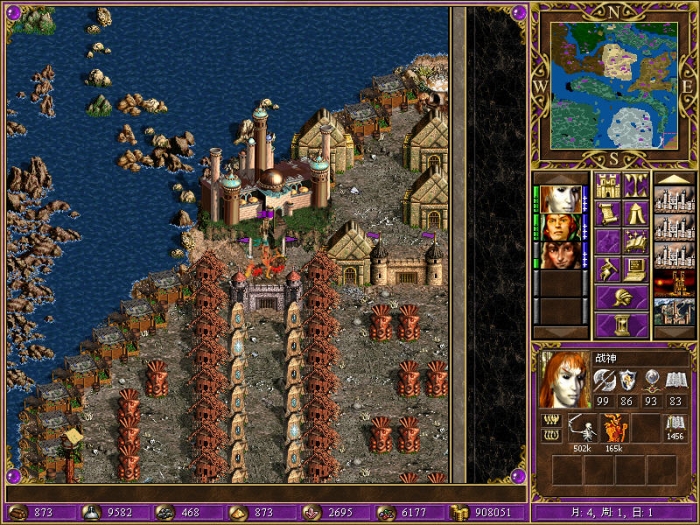Select the fiery creature stack showing 165k
Image resolution: width=700 pixels, height=525 pixels.
(612, 428)
